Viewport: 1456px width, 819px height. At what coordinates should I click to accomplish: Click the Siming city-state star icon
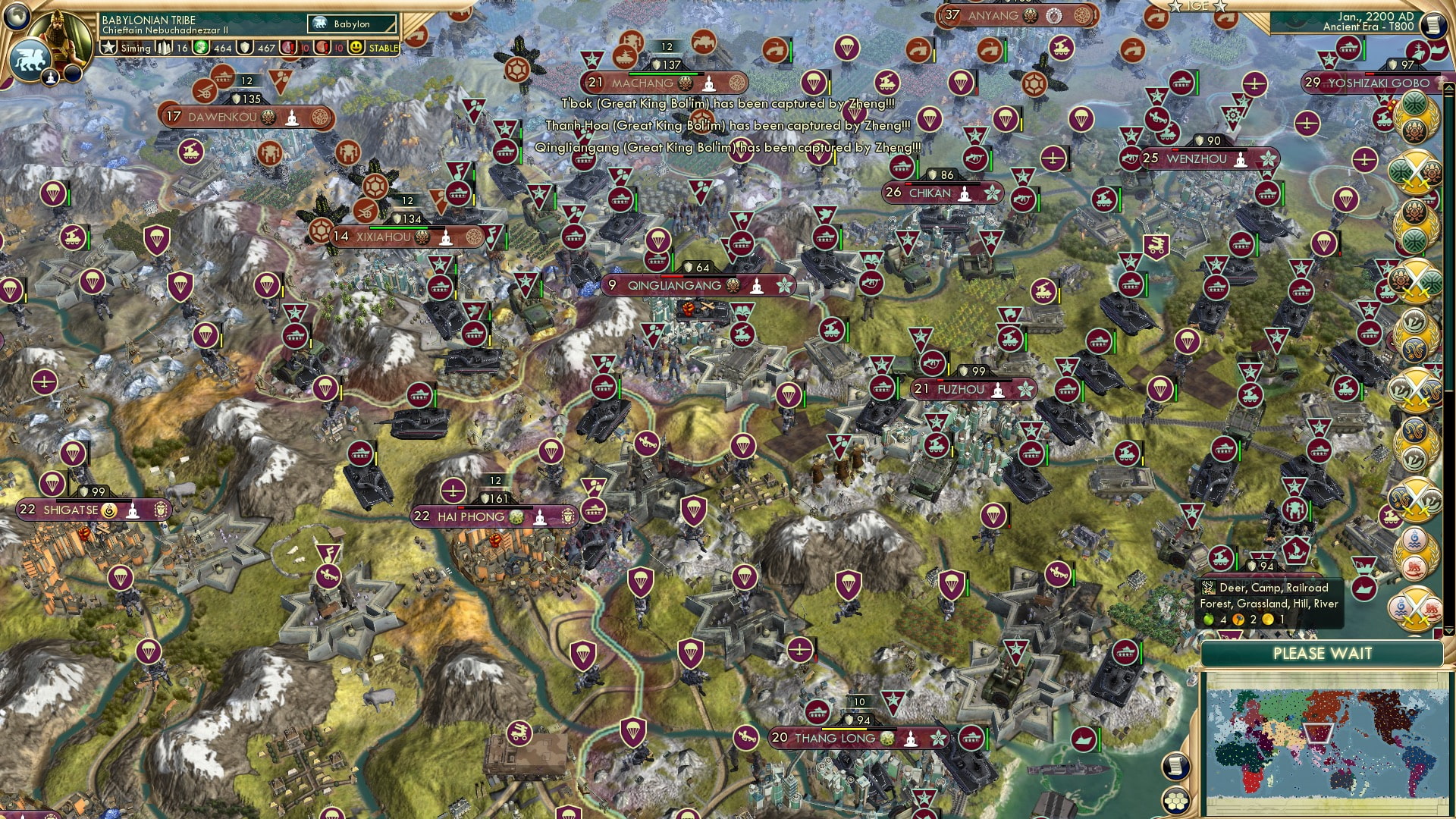coord(108,47)
